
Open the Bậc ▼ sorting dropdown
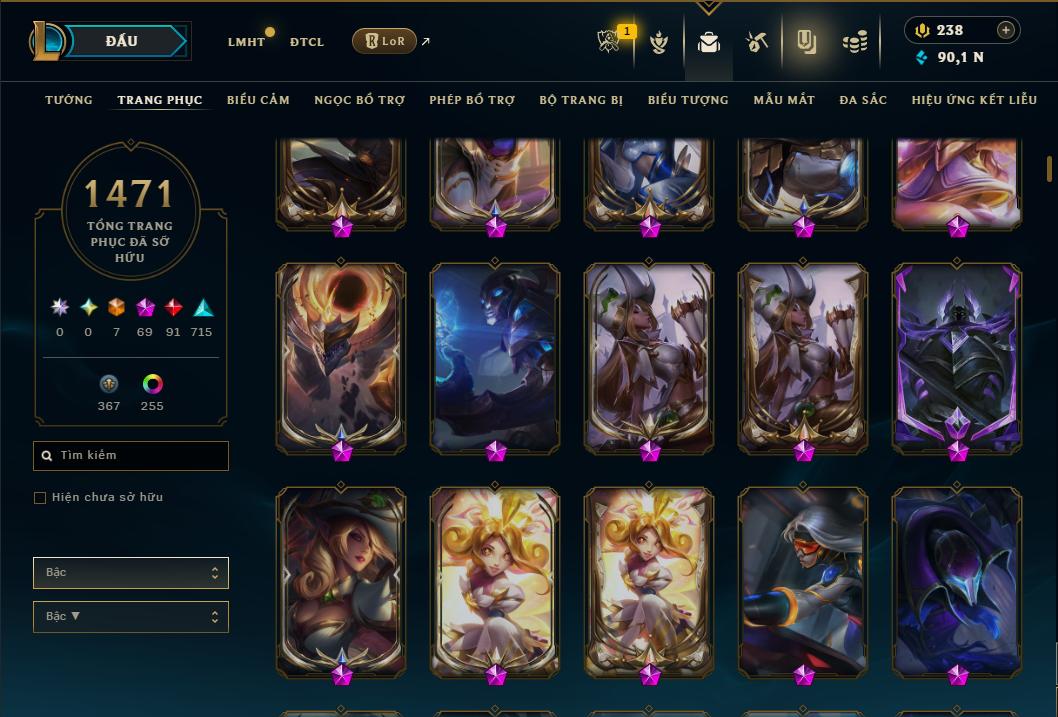coord(131,617)
